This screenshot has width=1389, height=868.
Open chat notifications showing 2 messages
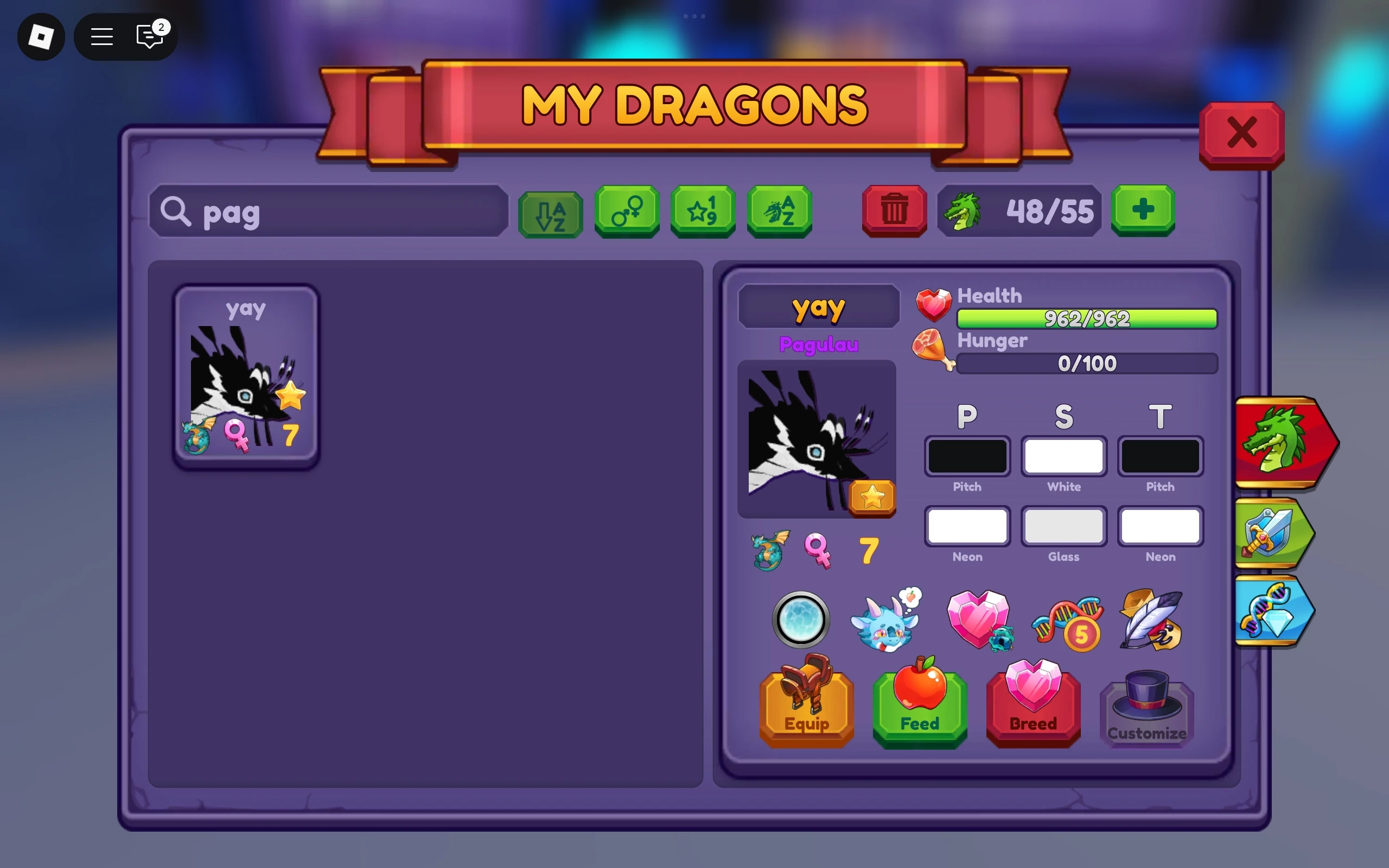pyautogui.click(x=149, y=37)
